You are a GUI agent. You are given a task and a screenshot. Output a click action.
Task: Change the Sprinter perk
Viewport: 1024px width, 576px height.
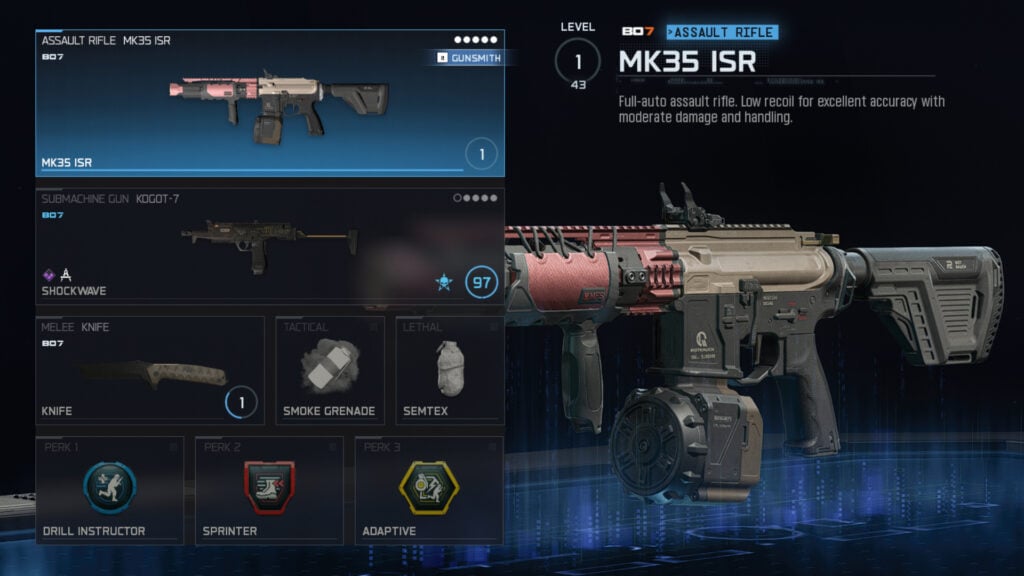(269, 490)
